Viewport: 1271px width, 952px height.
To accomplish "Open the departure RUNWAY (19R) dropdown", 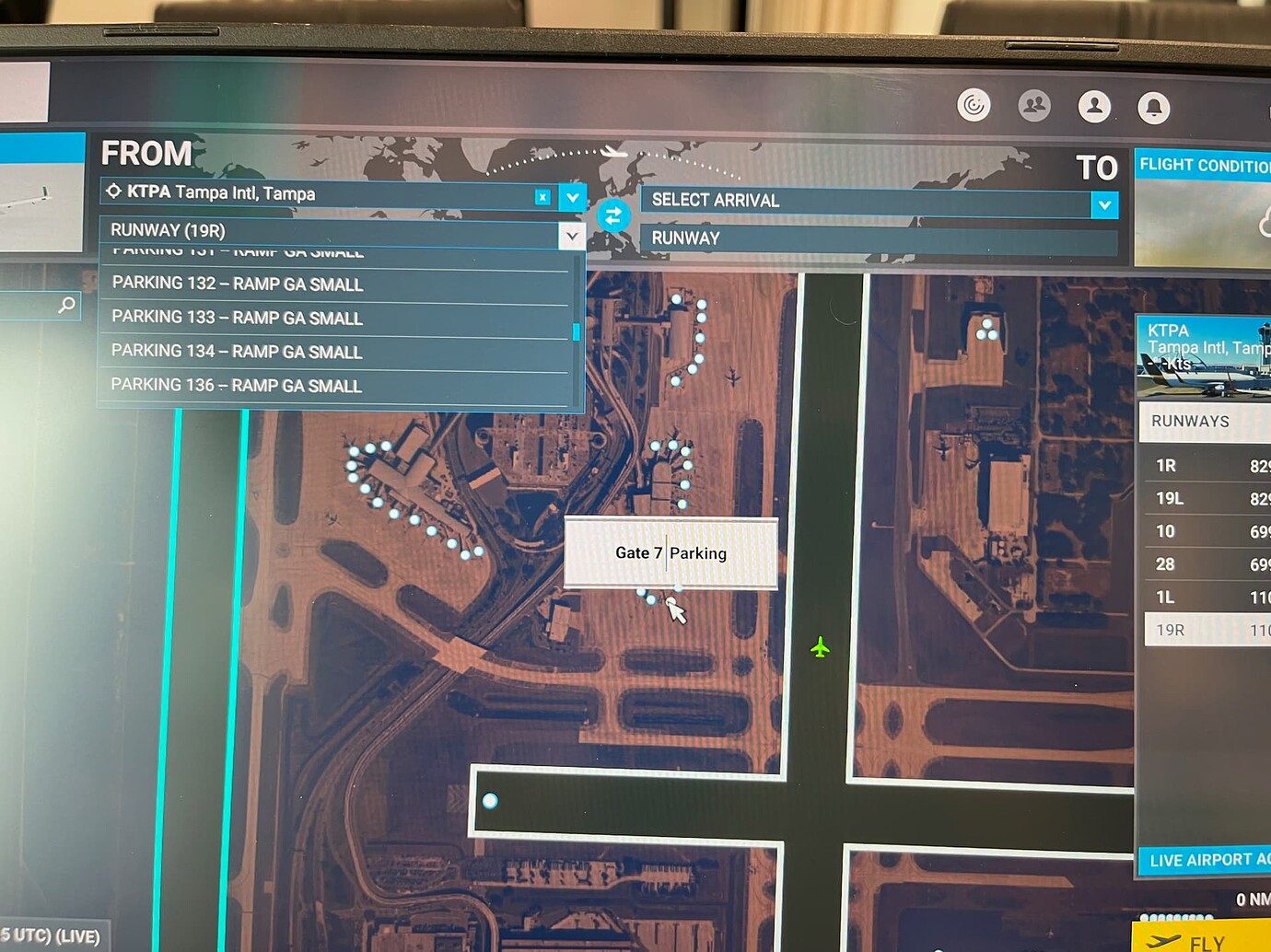I will click(572, 236).
